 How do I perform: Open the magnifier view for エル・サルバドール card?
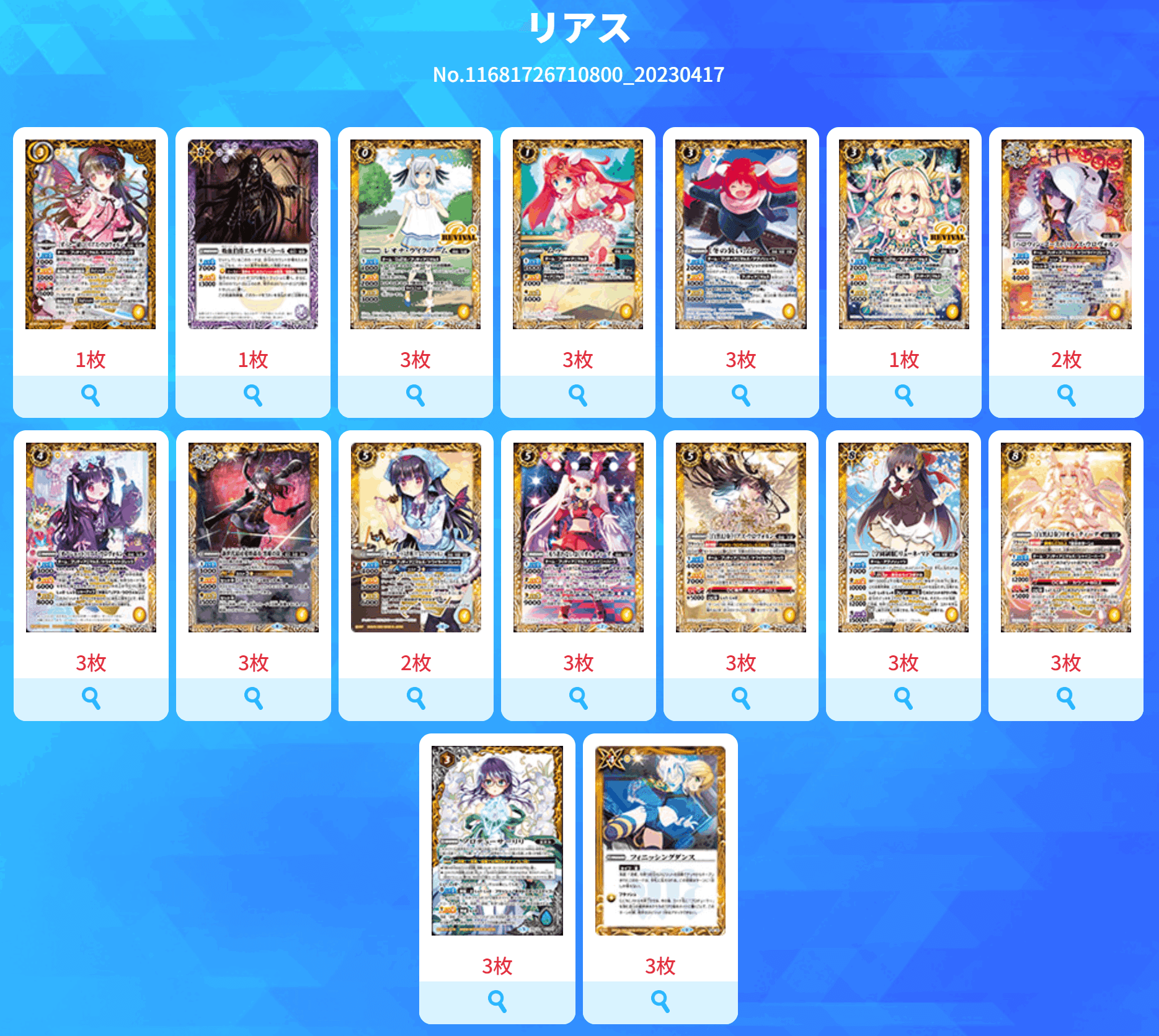253,392
